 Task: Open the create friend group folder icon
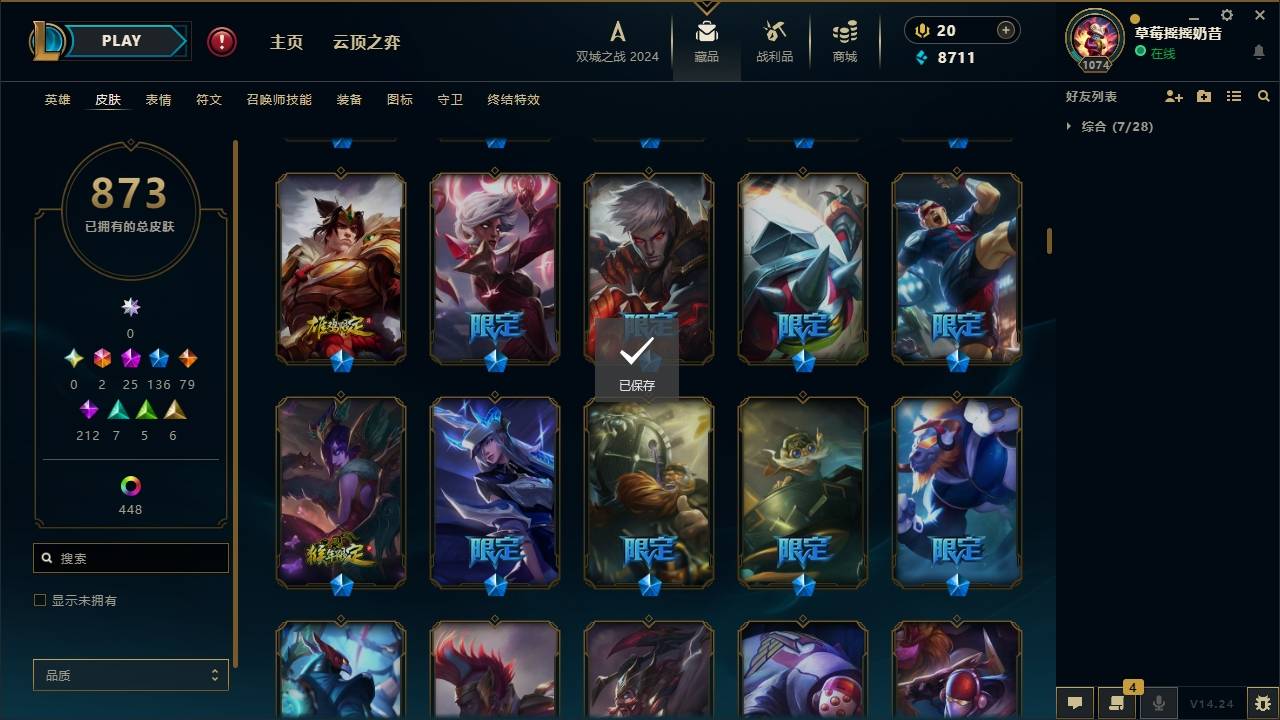1204,95
